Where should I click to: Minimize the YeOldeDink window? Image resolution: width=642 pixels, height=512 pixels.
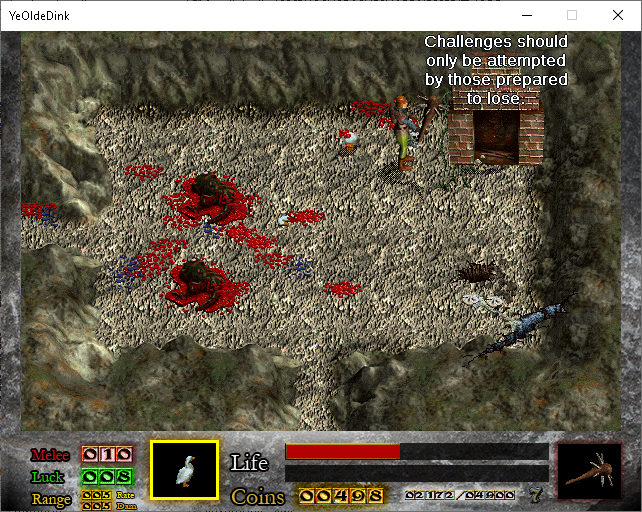(x=527, y=16)
